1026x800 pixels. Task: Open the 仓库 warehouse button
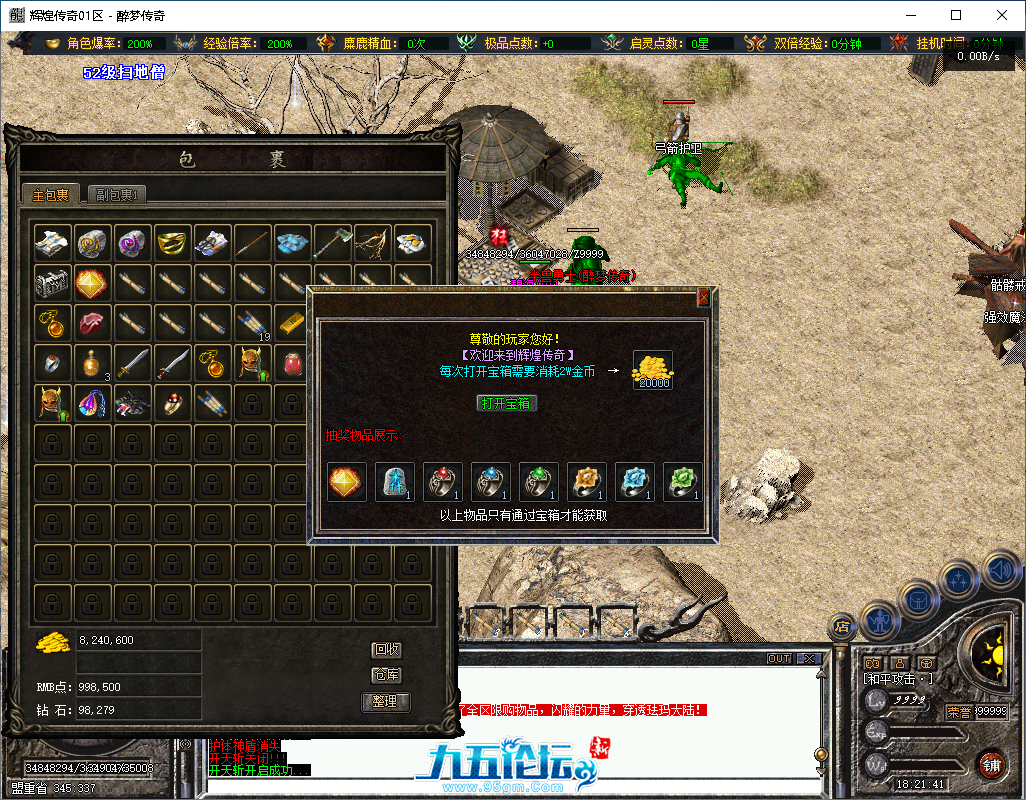[x=386, y=676]
